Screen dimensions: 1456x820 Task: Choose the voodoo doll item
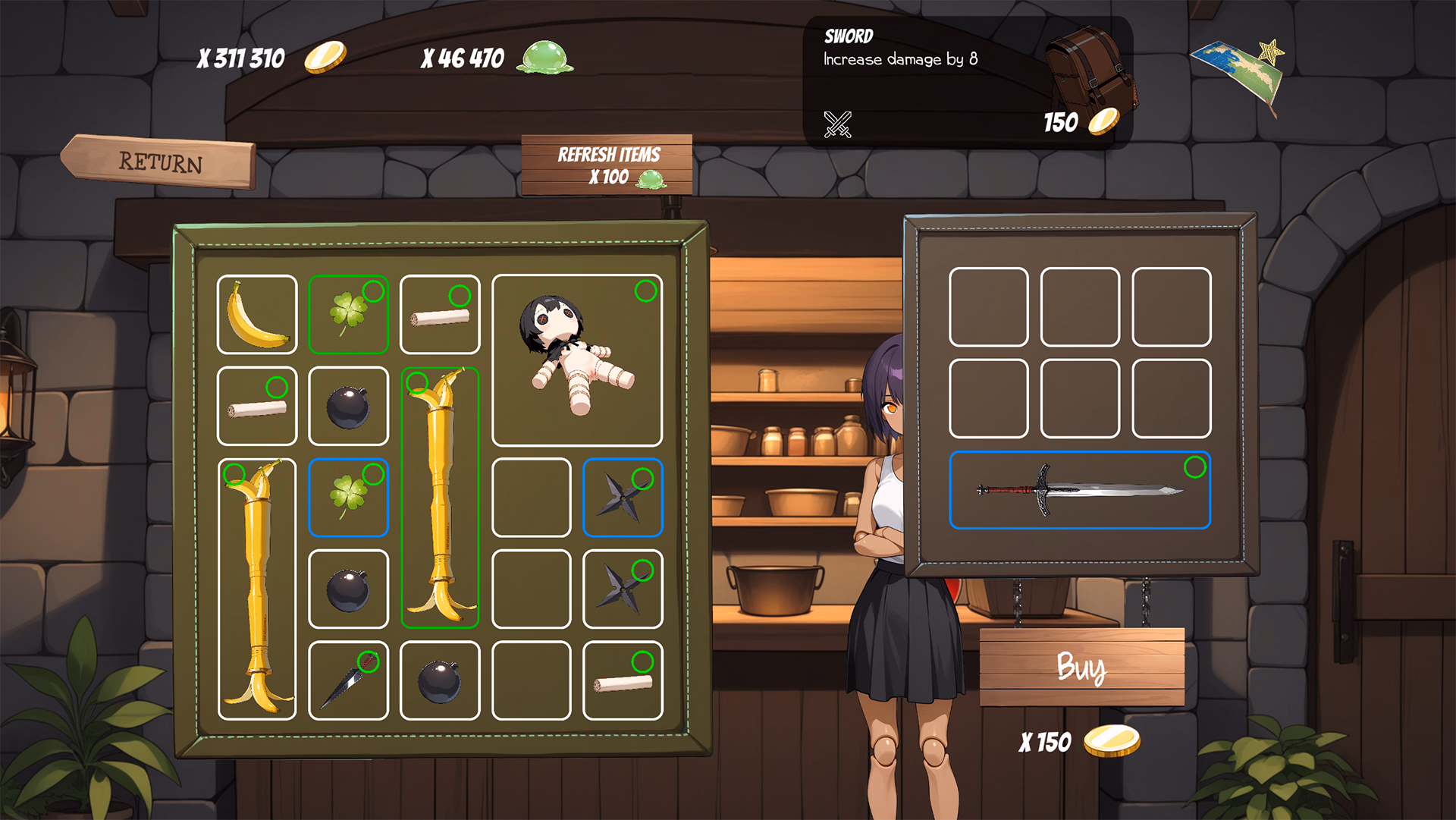pyautogui.click(x=577, y=360)
